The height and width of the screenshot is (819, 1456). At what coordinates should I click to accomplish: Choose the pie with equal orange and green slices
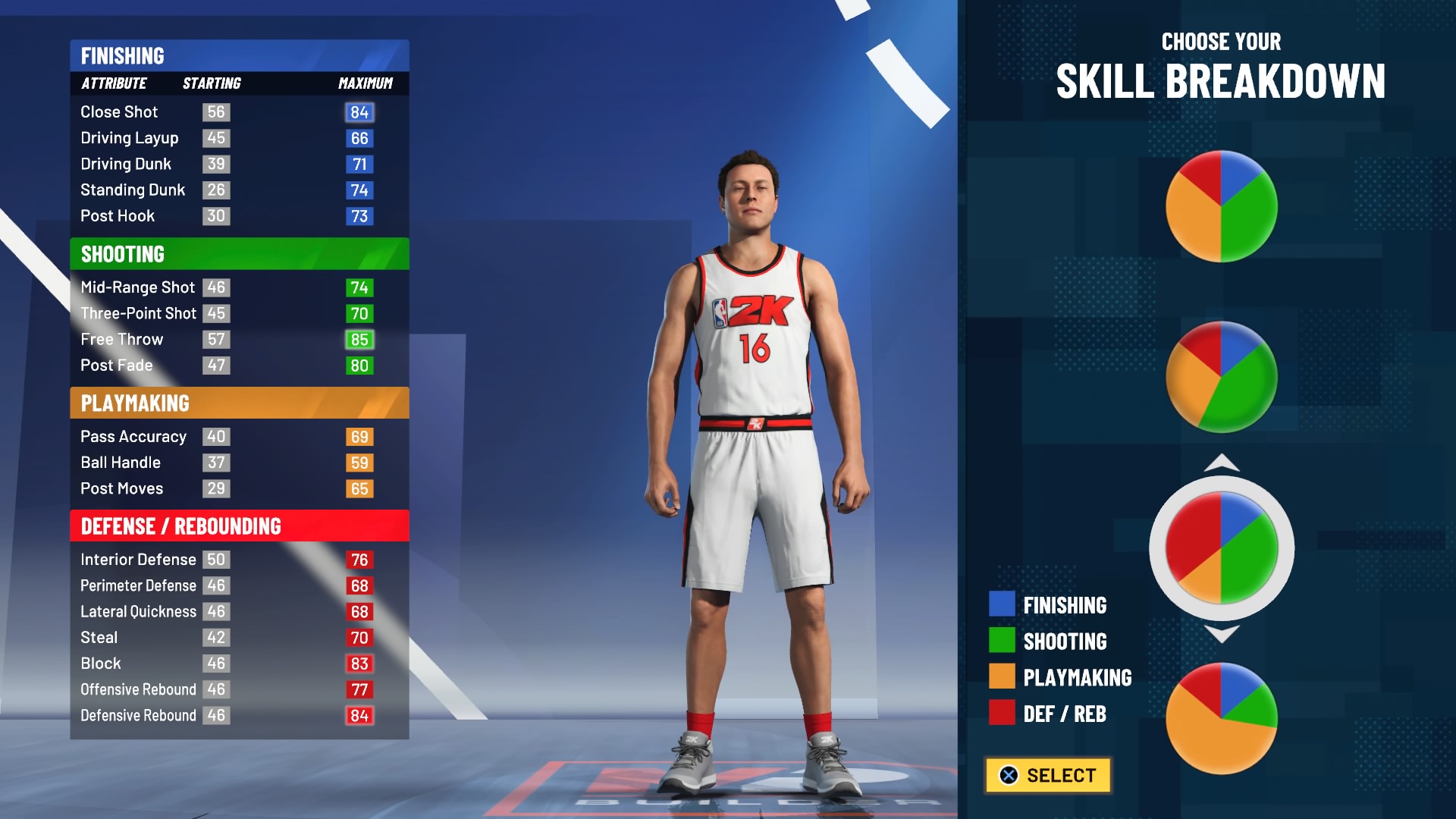[1221, 206]
